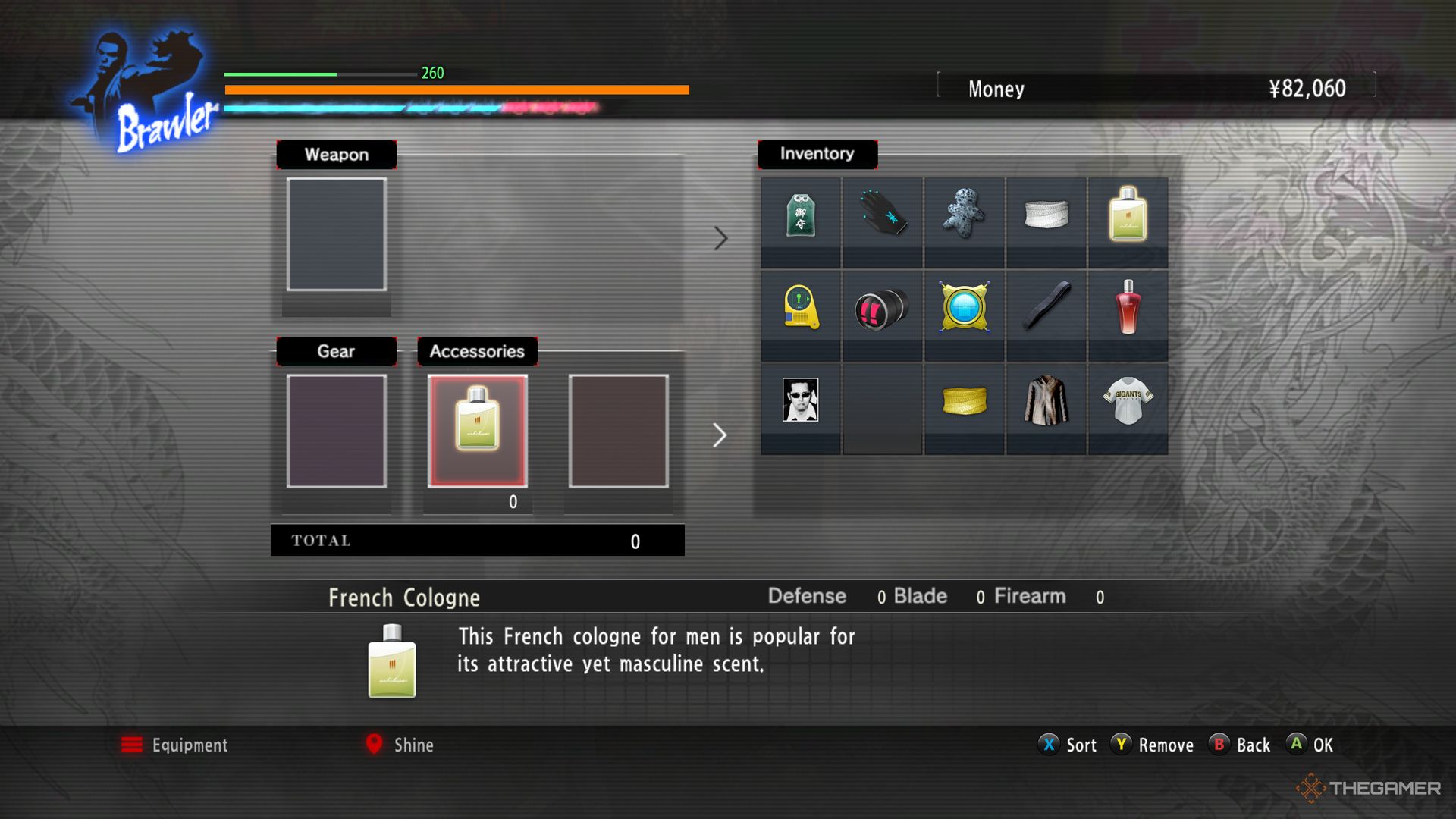Image resolution: width=1456 pixels, height=819 pixels.
Task: Select the yellow padlock alarm item
Action: (x=800, y=307)
